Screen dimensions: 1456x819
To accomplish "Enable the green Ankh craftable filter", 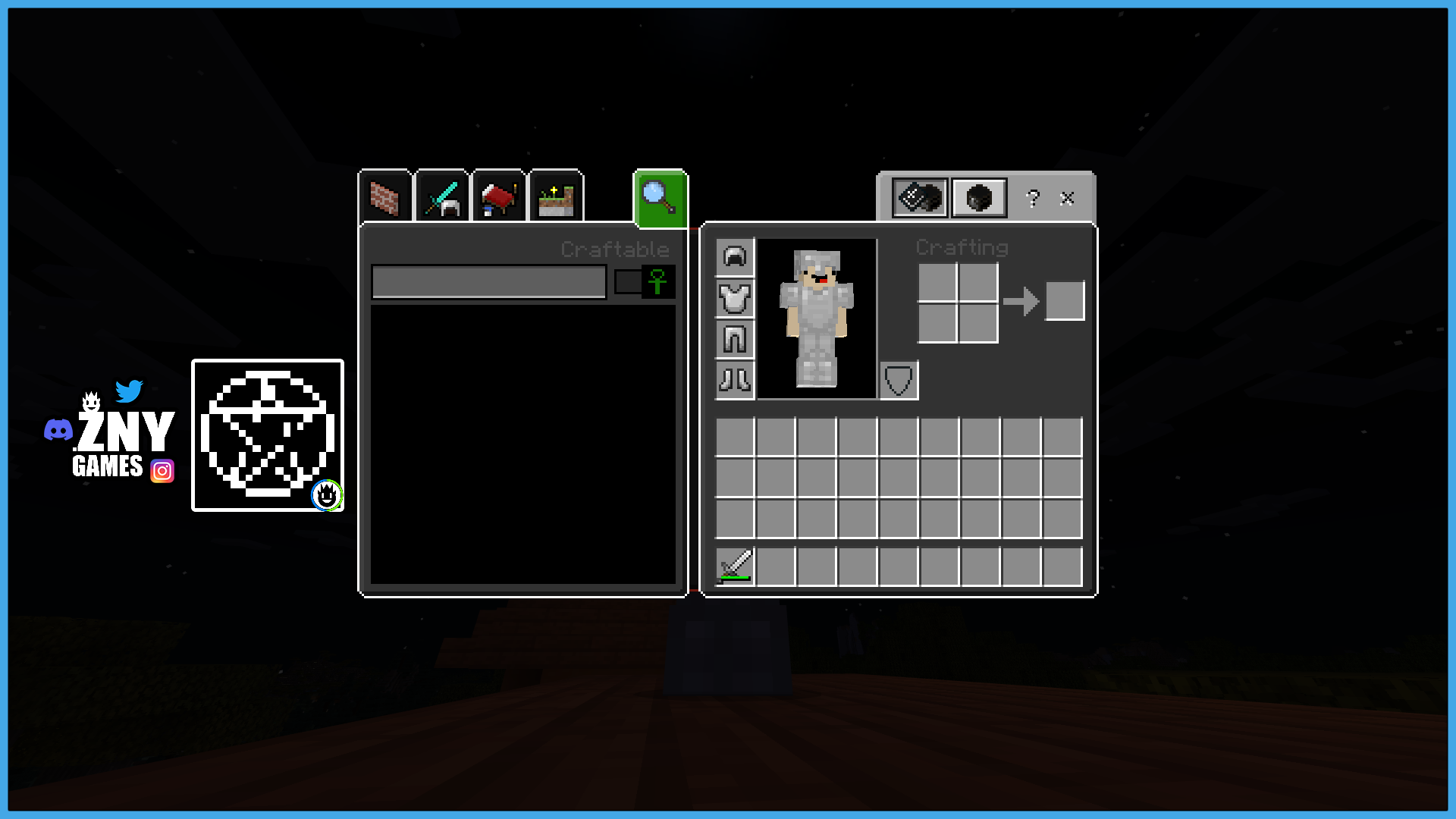I will [x=657, y=281].
